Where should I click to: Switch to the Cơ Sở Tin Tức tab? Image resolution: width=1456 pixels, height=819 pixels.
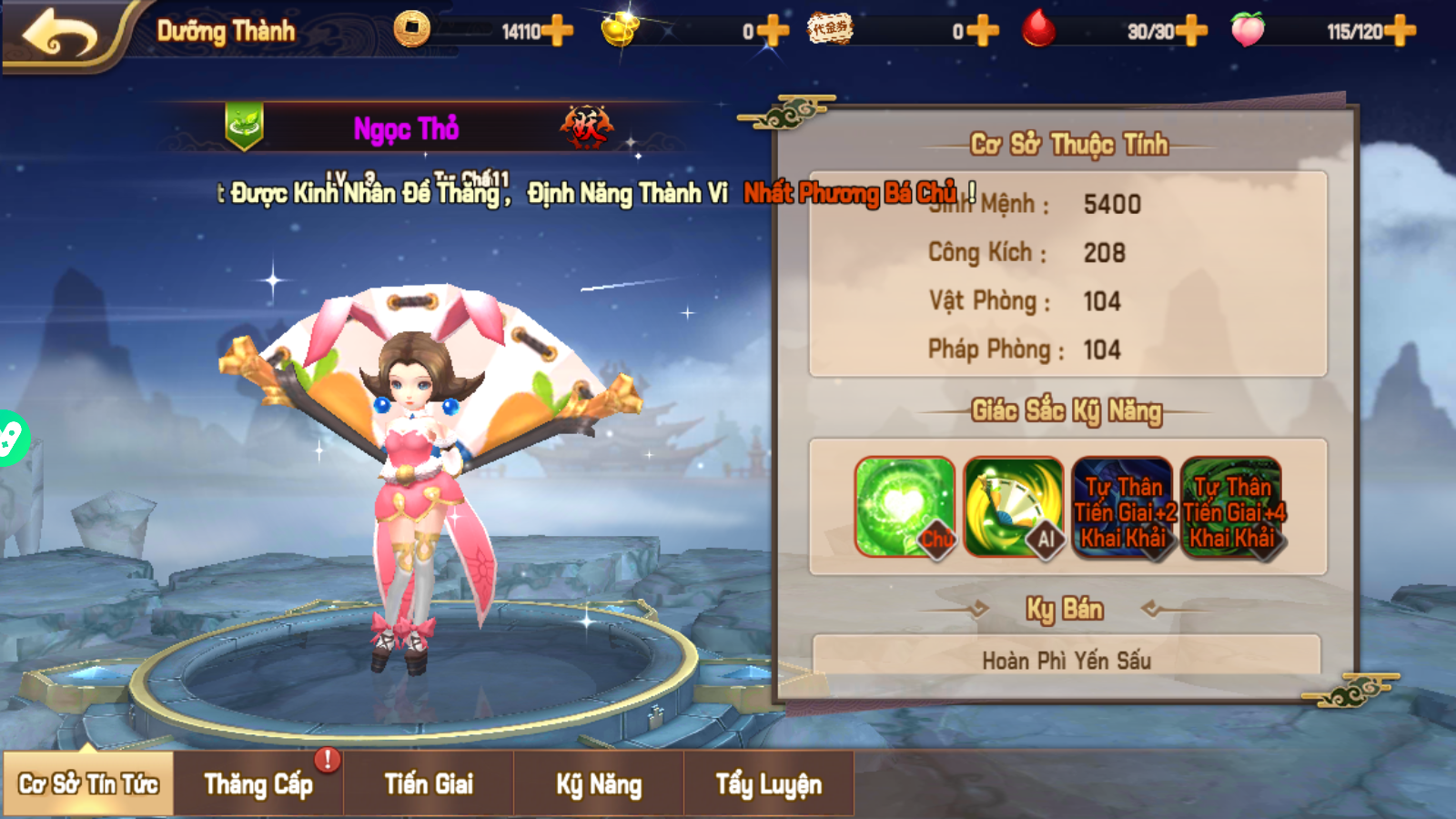(88, 784)
